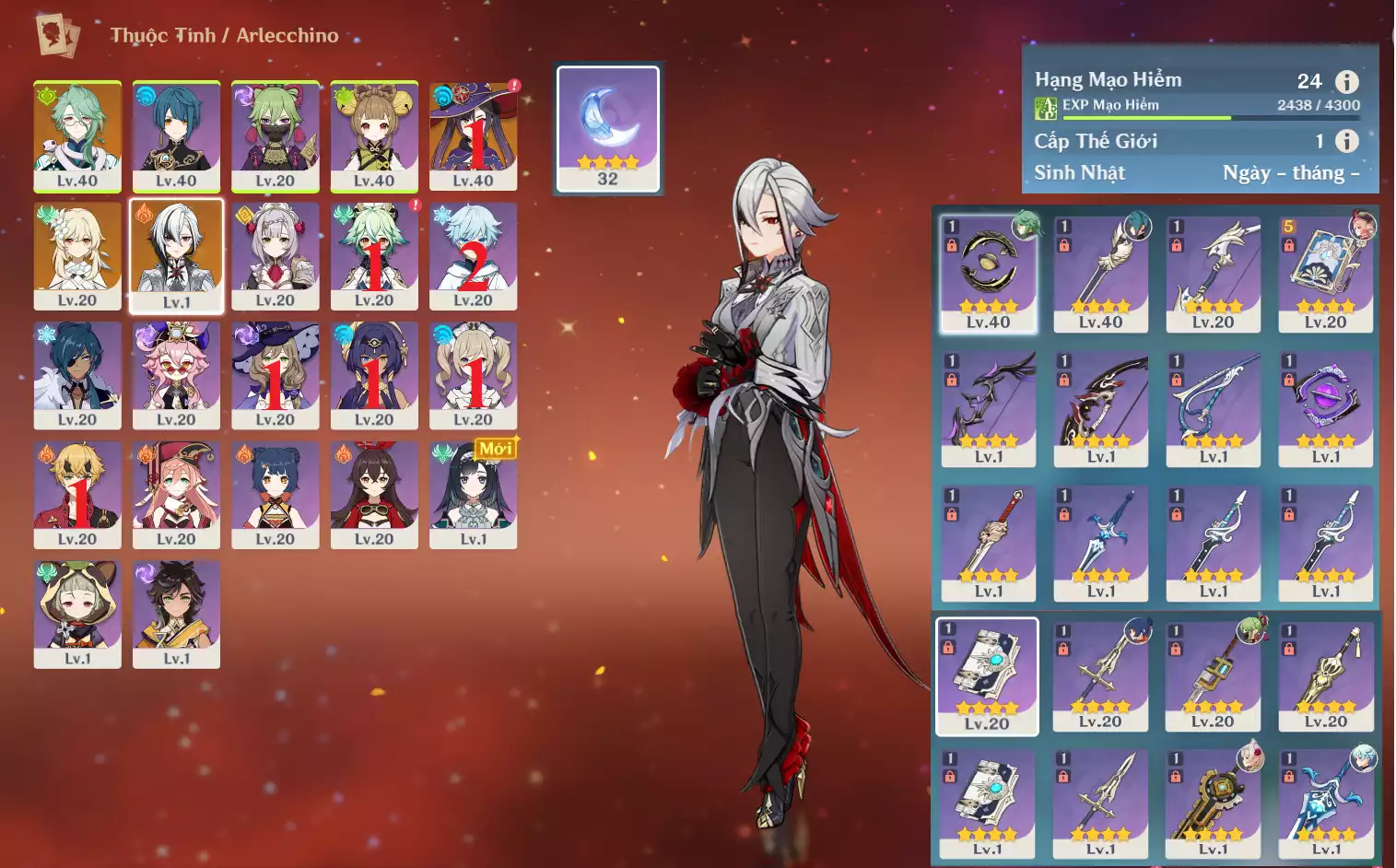Select Mona's character card

[x=473, y=135]
